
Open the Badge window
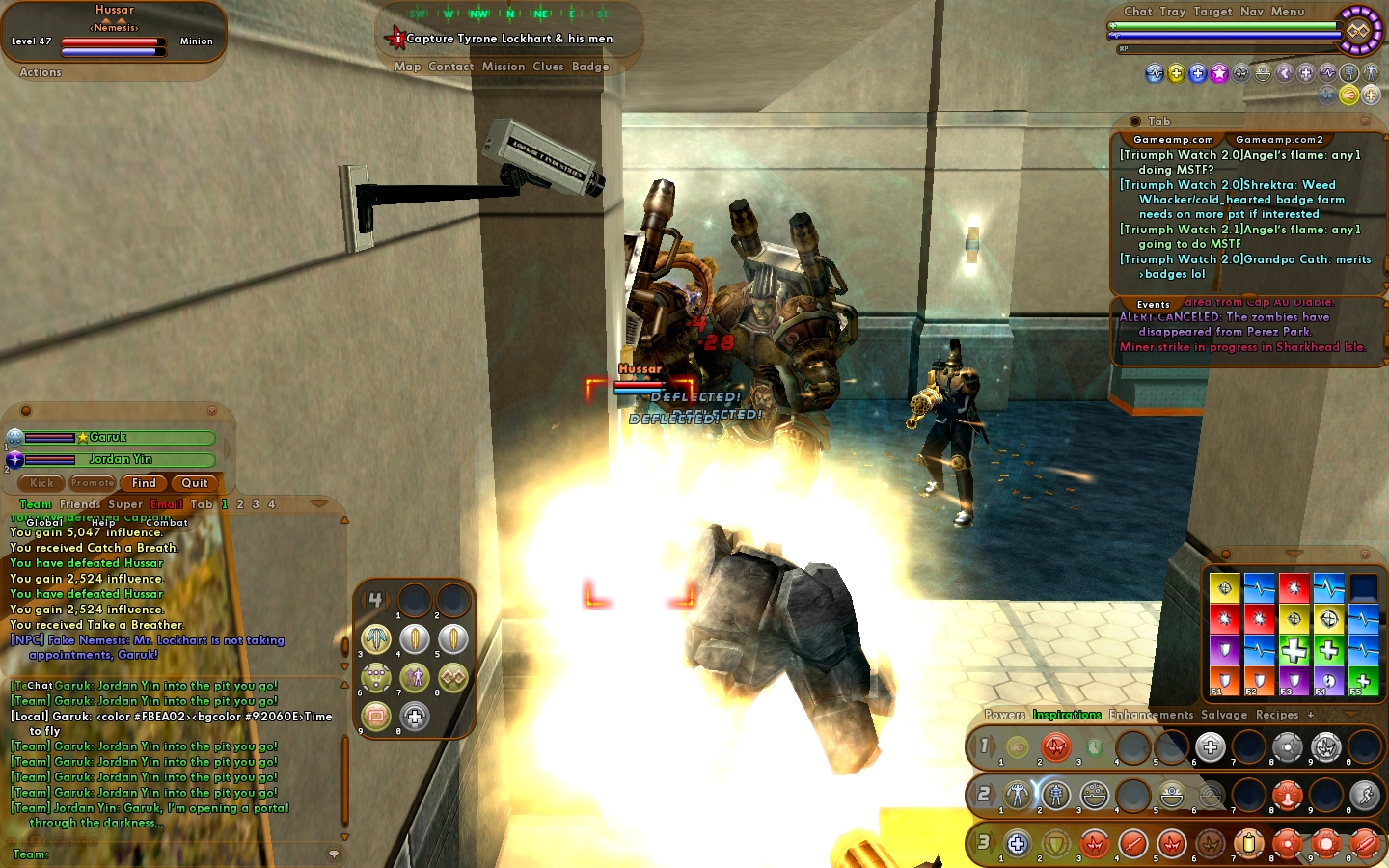[590, 67]
